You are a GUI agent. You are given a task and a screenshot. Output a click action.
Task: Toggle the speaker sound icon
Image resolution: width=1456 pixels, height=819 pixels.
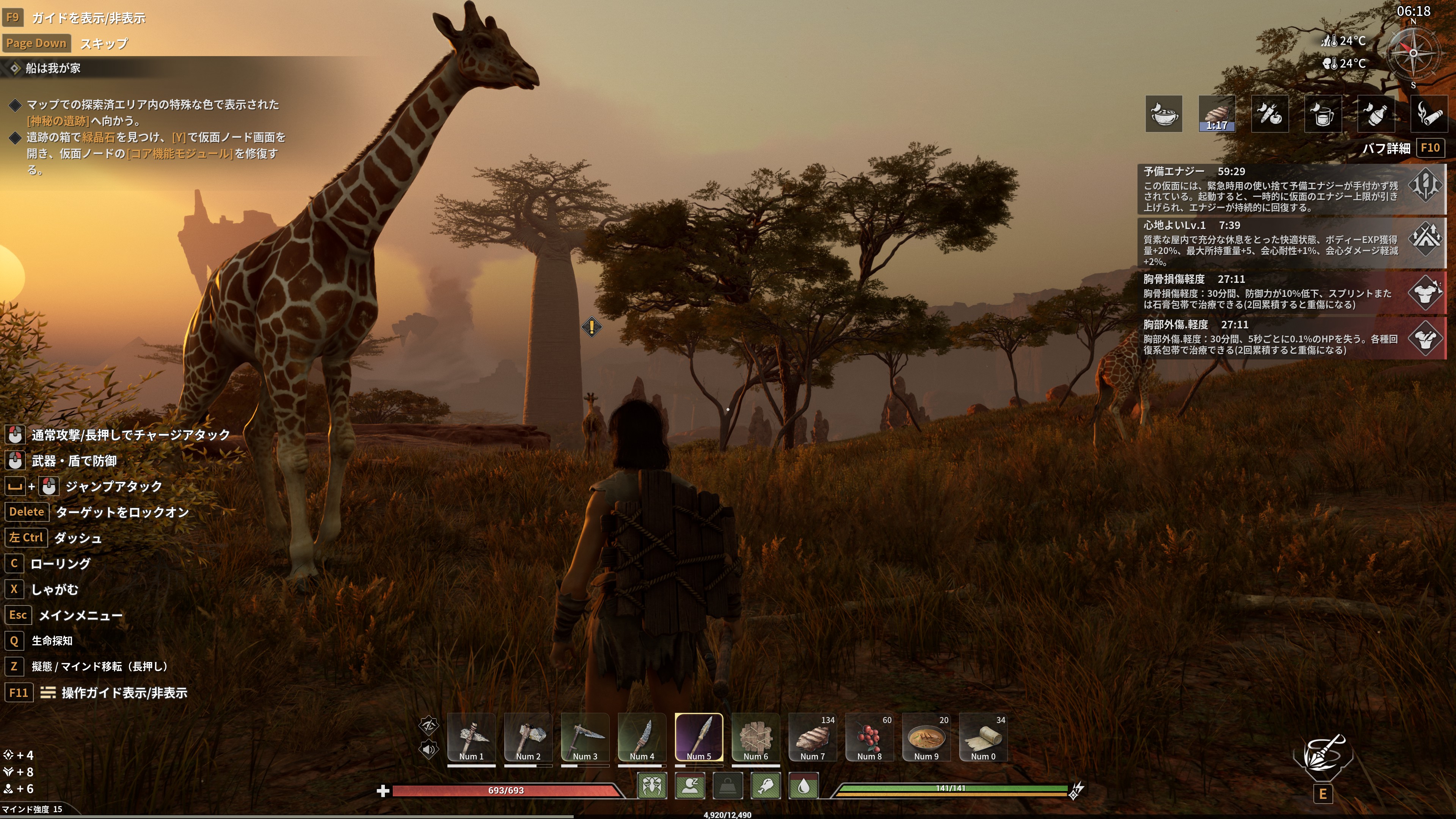click(428, 750)
